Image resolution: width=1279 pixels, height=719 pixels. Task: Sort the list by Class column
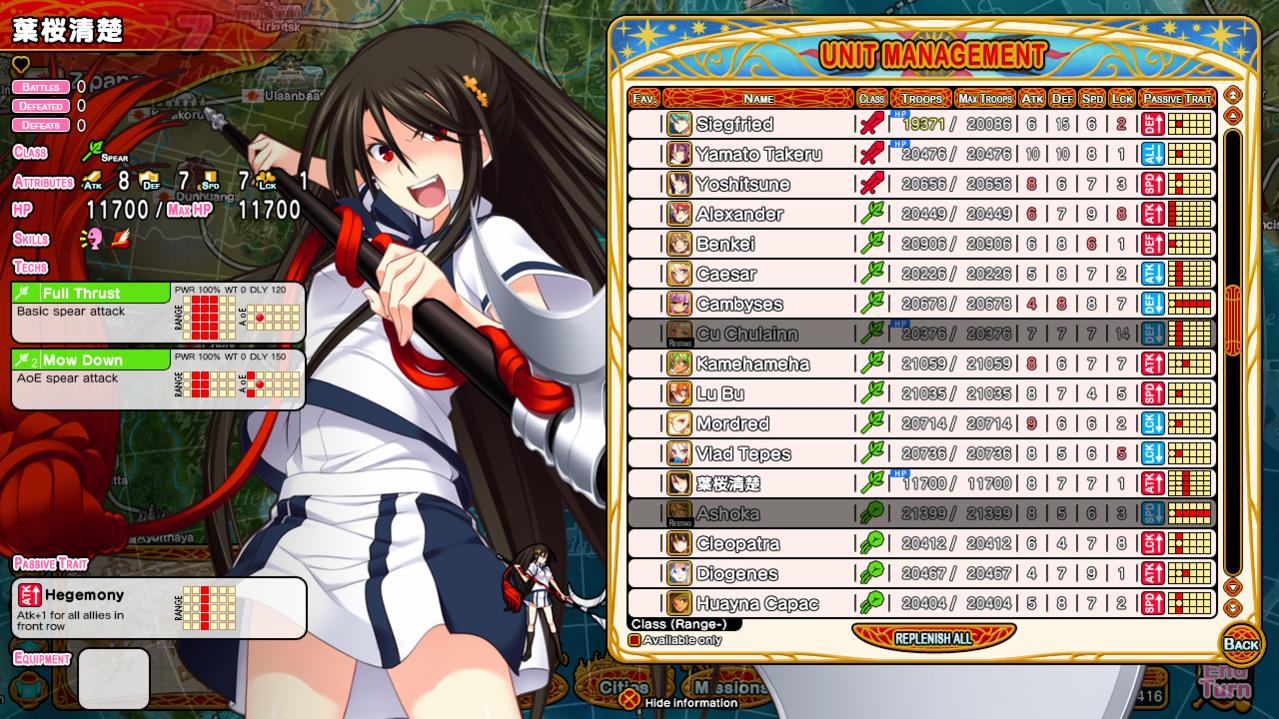871,98
